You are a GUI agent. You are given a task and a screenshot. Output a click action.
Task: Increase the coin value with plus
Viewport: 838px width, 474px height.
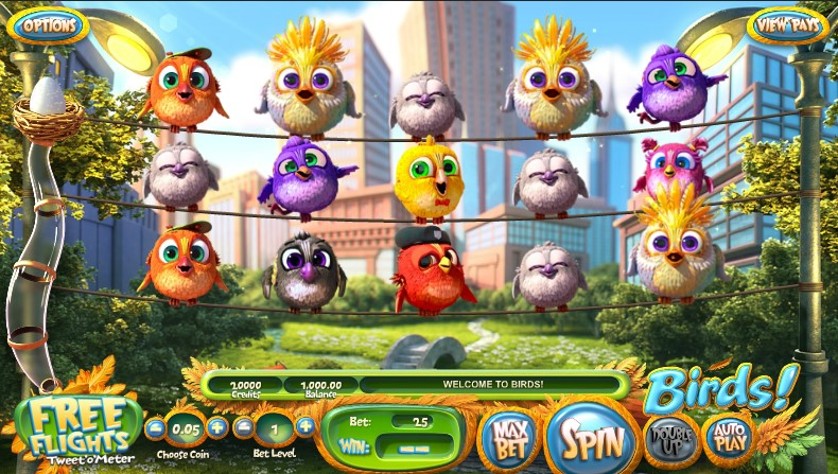click(x=218, y=428)
